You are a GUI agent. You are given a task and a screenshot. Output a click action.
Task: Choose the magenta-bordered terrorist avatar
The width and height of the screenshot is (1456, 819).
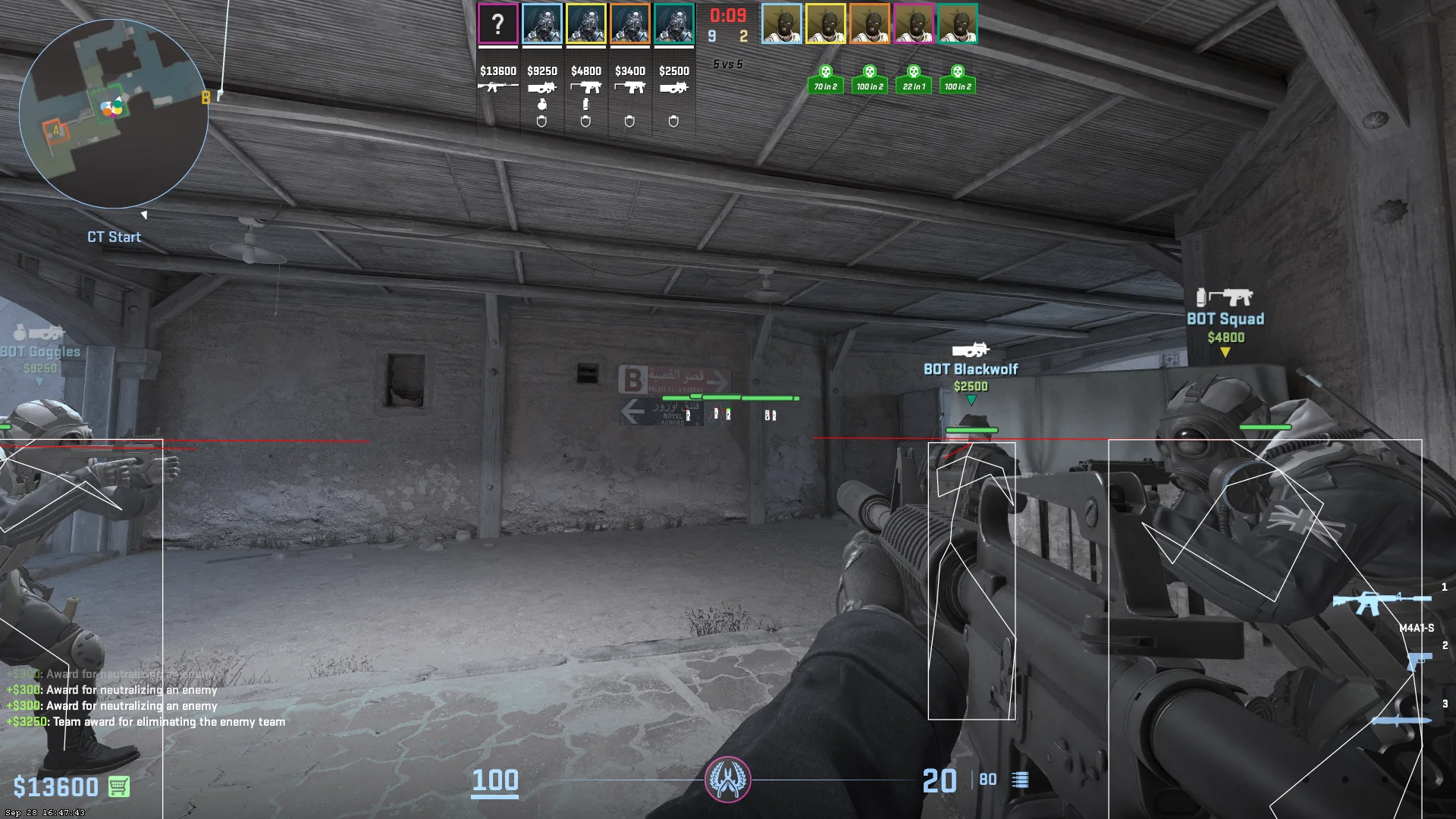click(x=913, y=24)
